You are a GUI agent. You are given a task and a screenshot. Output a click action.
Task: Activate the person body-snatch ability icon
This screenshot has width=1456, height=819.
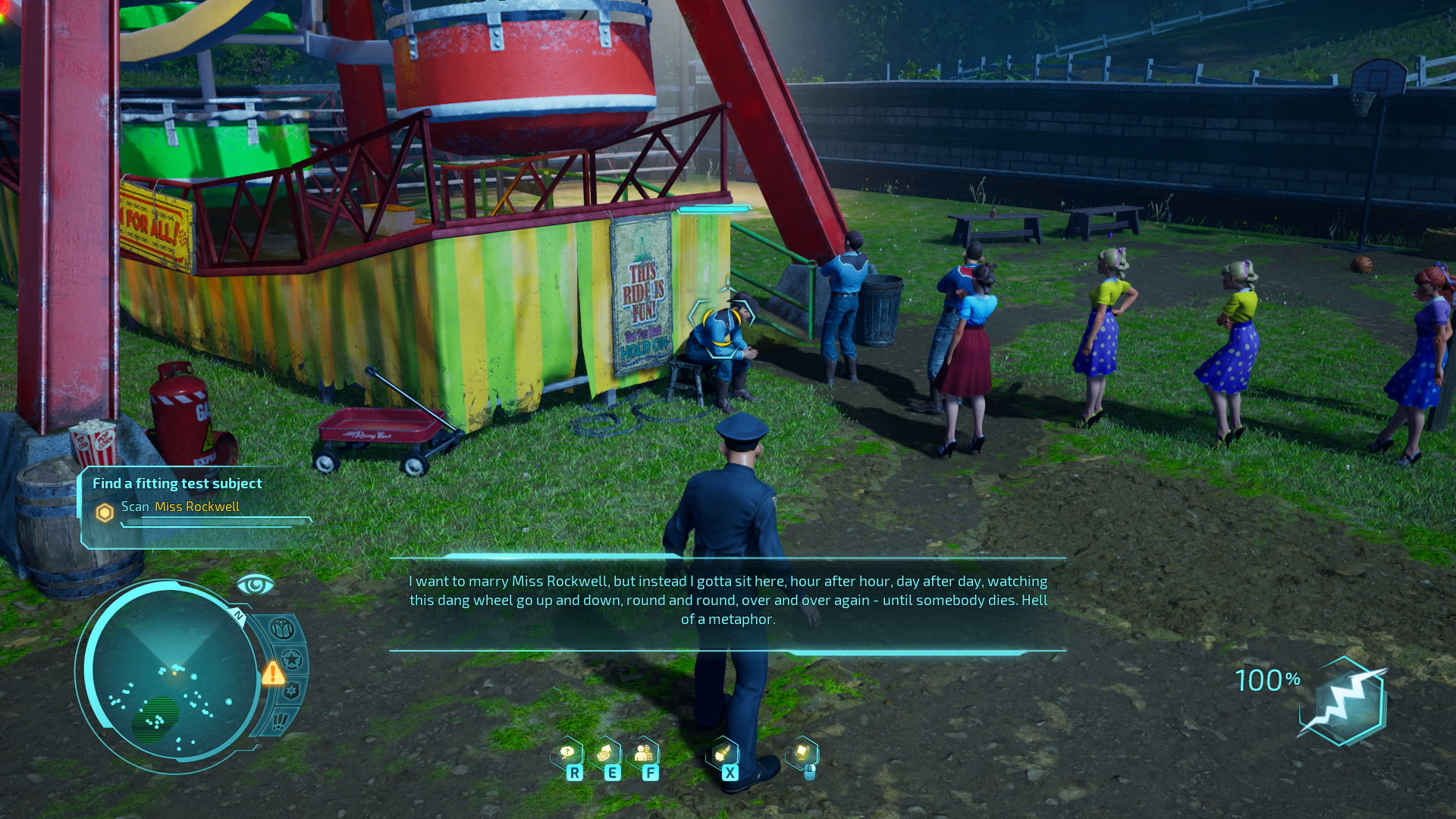point(643,754)
